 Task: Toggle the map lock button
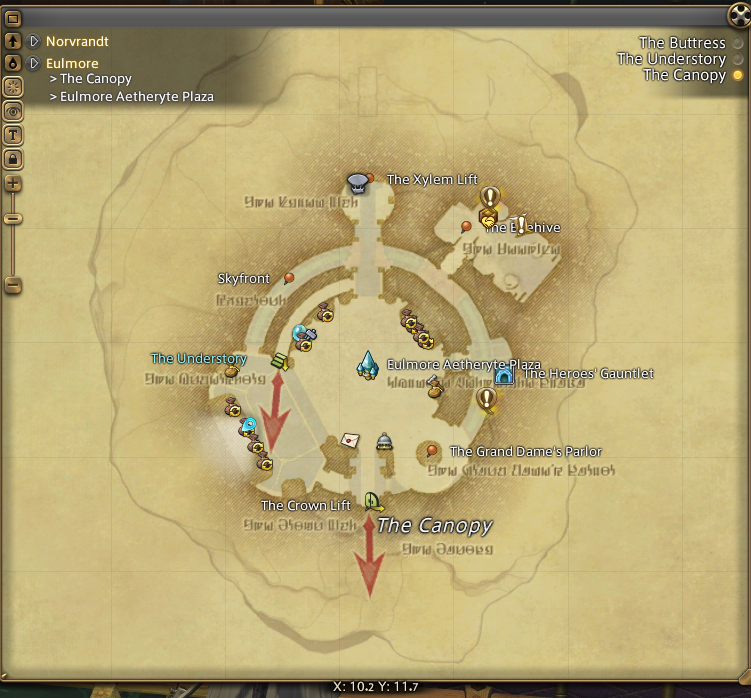[x=13, y=158]
